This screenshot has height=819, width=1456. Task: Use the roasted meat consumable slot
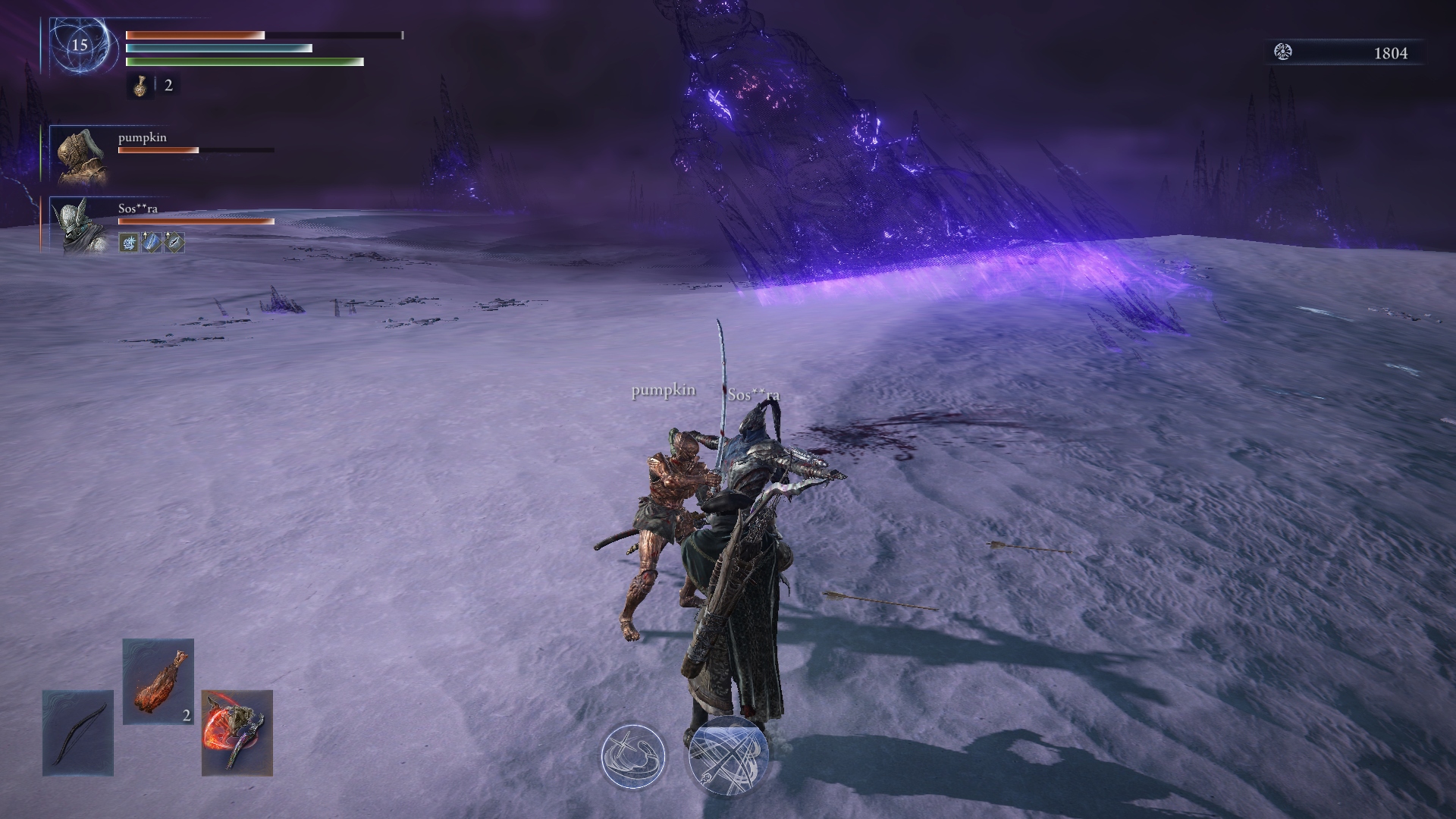[x=158, y=681]
